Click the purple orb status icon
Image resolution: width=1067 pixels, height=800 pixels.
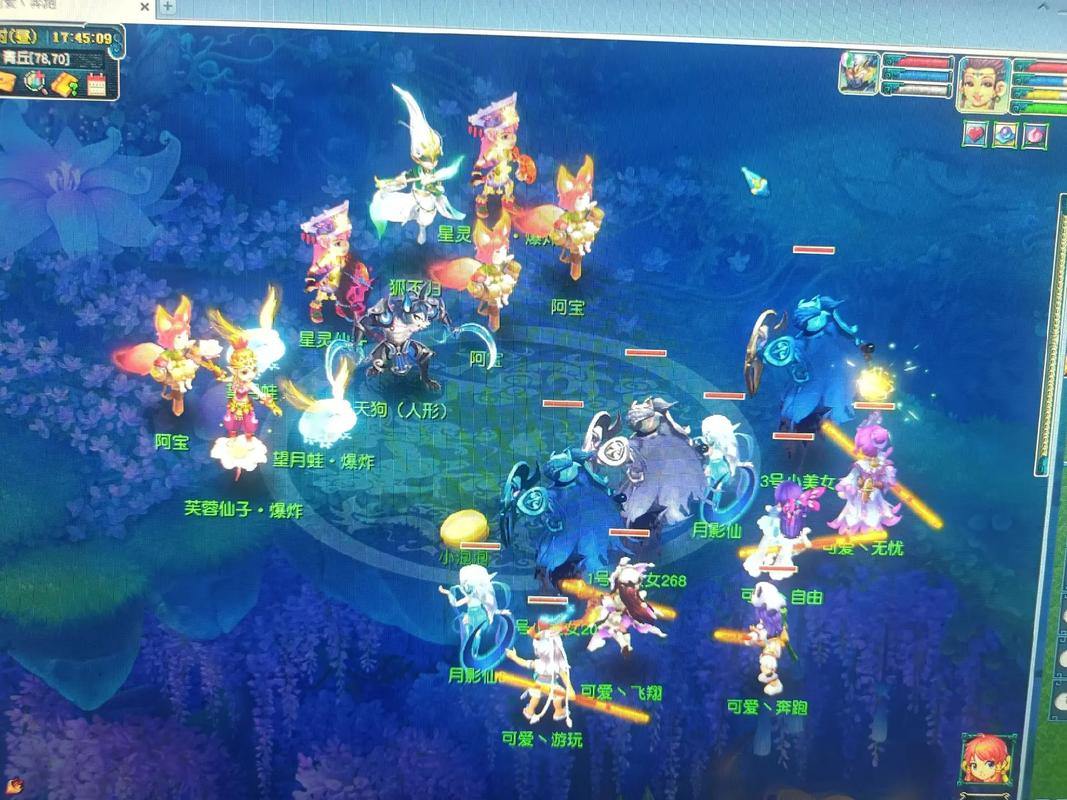(x=1005, y=134)
